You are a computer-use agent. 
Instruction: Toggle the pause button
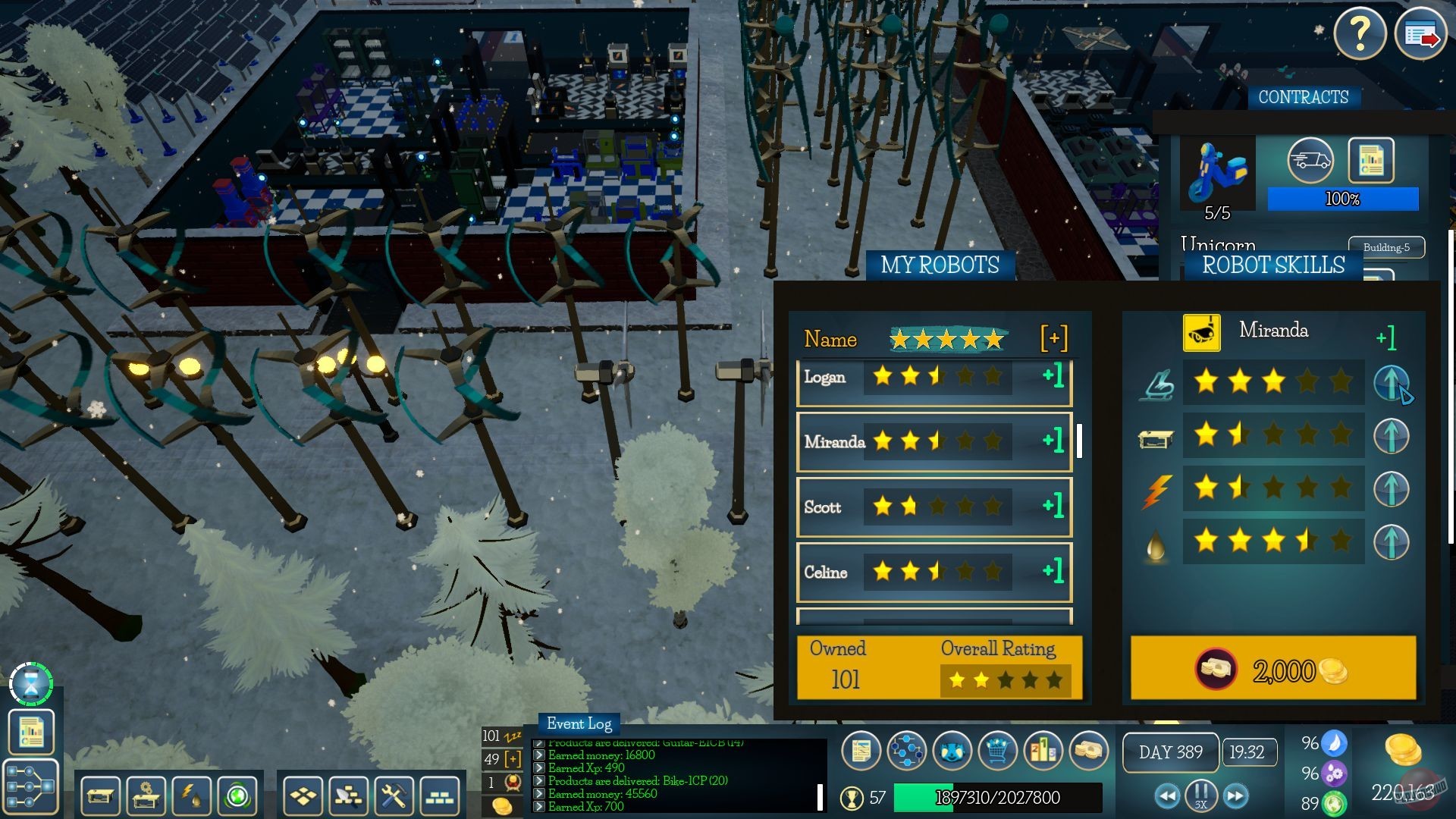tap(1200, 793)
